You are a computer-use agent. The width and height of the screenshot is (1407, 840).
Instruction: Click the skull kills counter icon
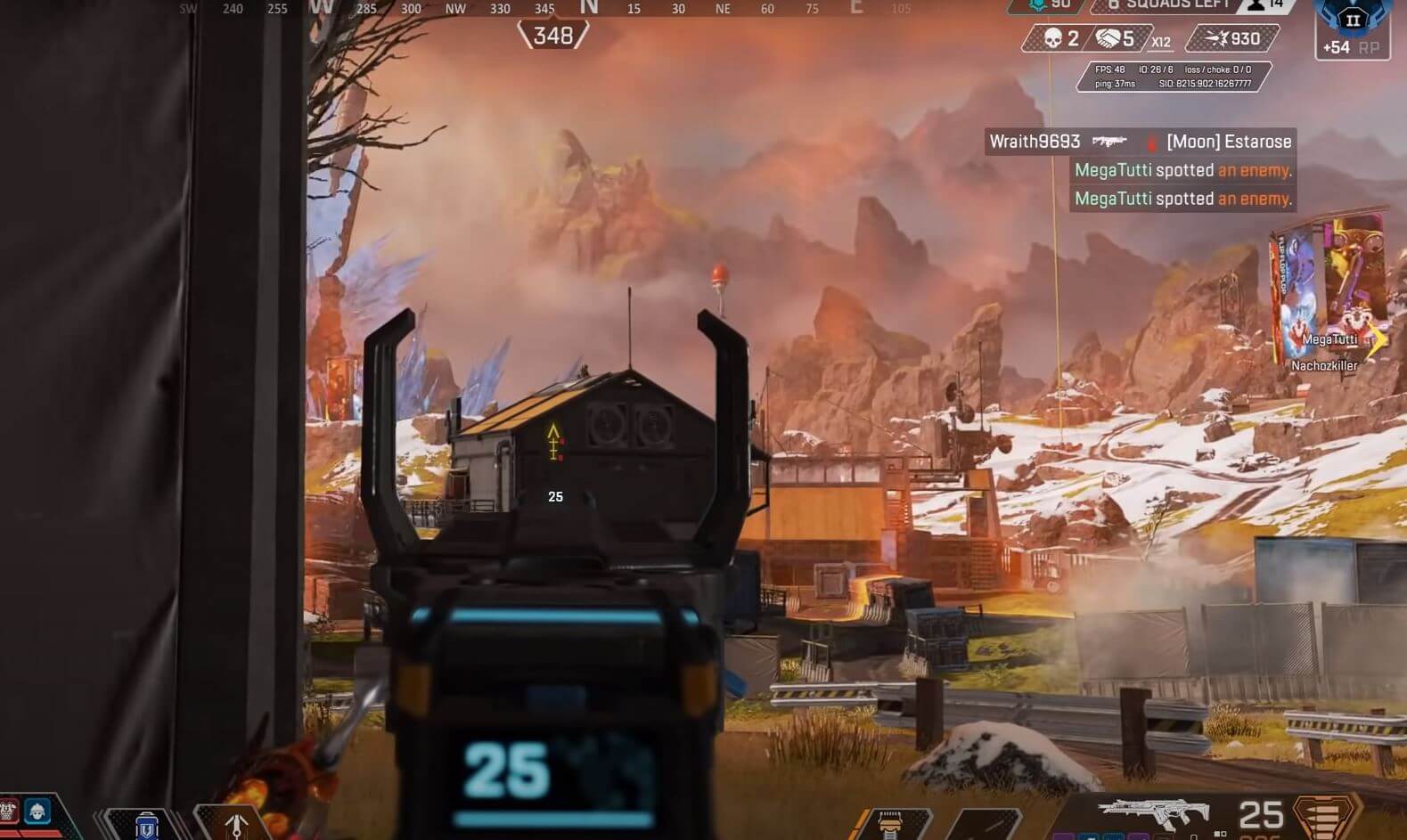tap(1055, 39)
